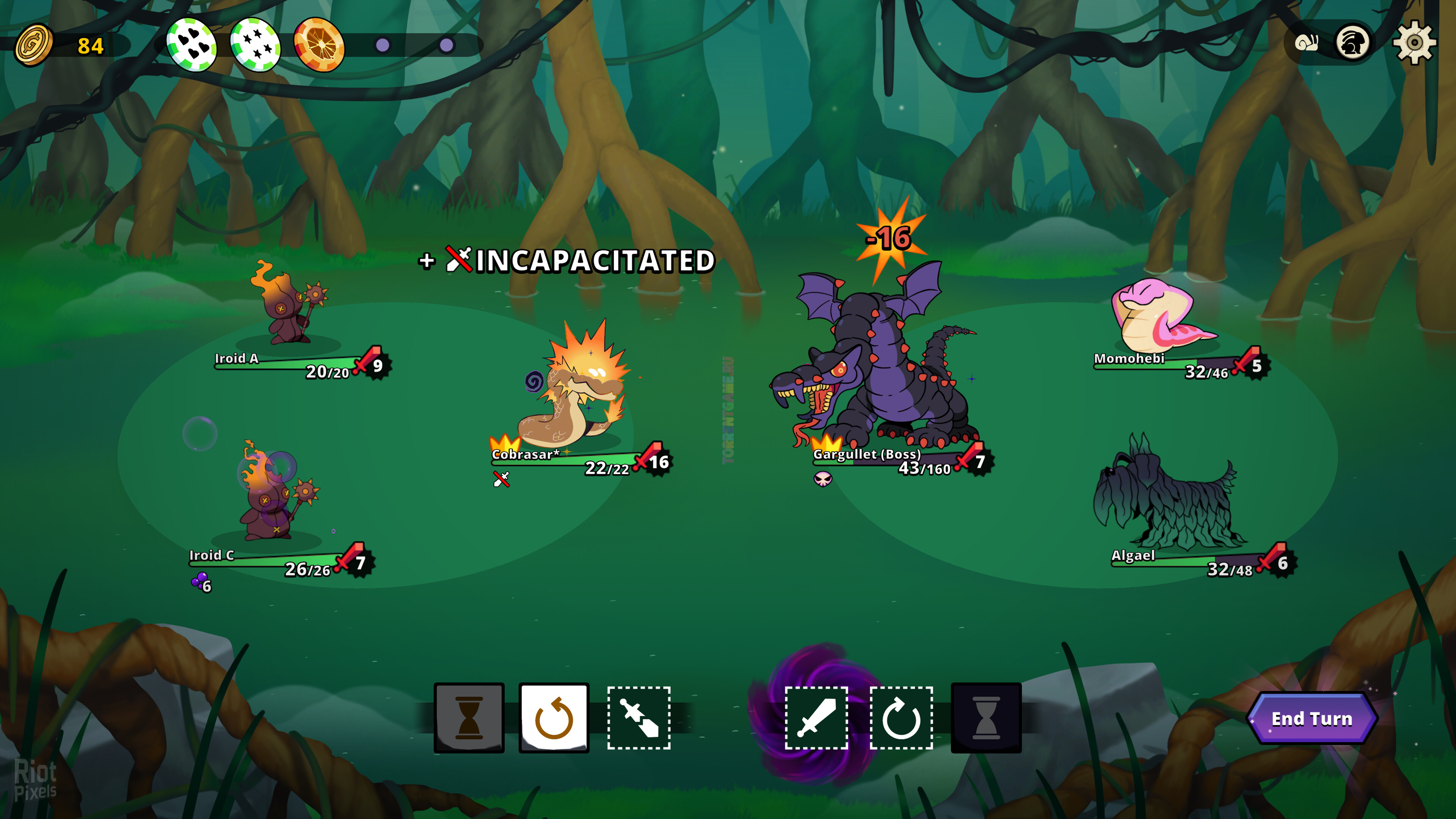
Task: Switch to fast rabbit speed
Action: click(x=1352, y=42)
